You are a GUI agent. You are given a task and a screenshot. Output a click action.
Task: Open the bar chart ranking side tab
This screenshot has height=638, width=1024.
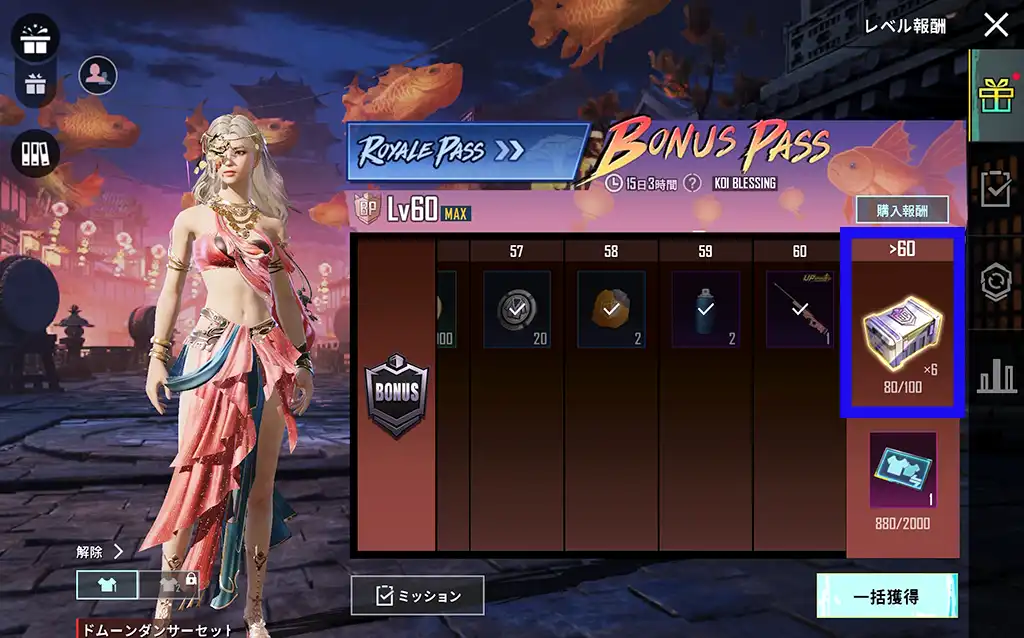pos(996,375)
